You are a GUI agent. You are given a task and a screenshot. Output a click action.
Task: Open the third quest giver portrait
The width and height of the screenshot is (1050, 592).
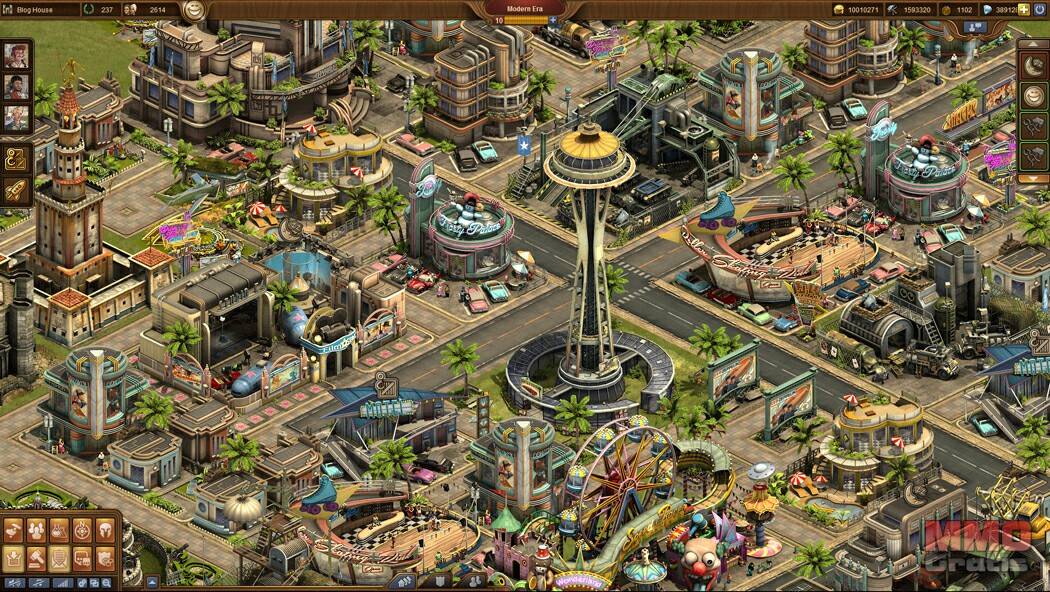16,118
